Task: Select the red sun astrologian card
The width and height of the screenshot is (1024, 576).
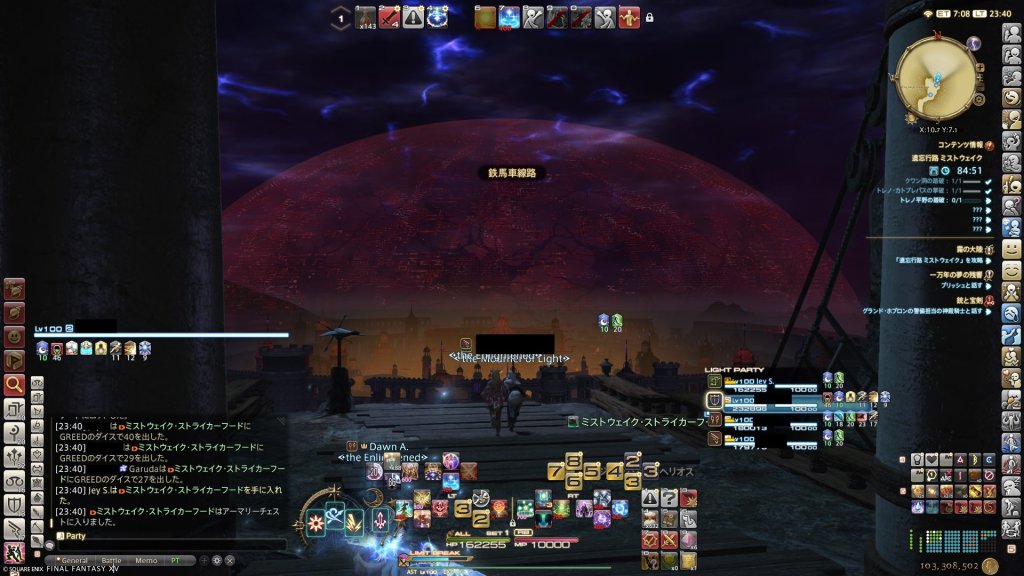Action: coord(314,520)
